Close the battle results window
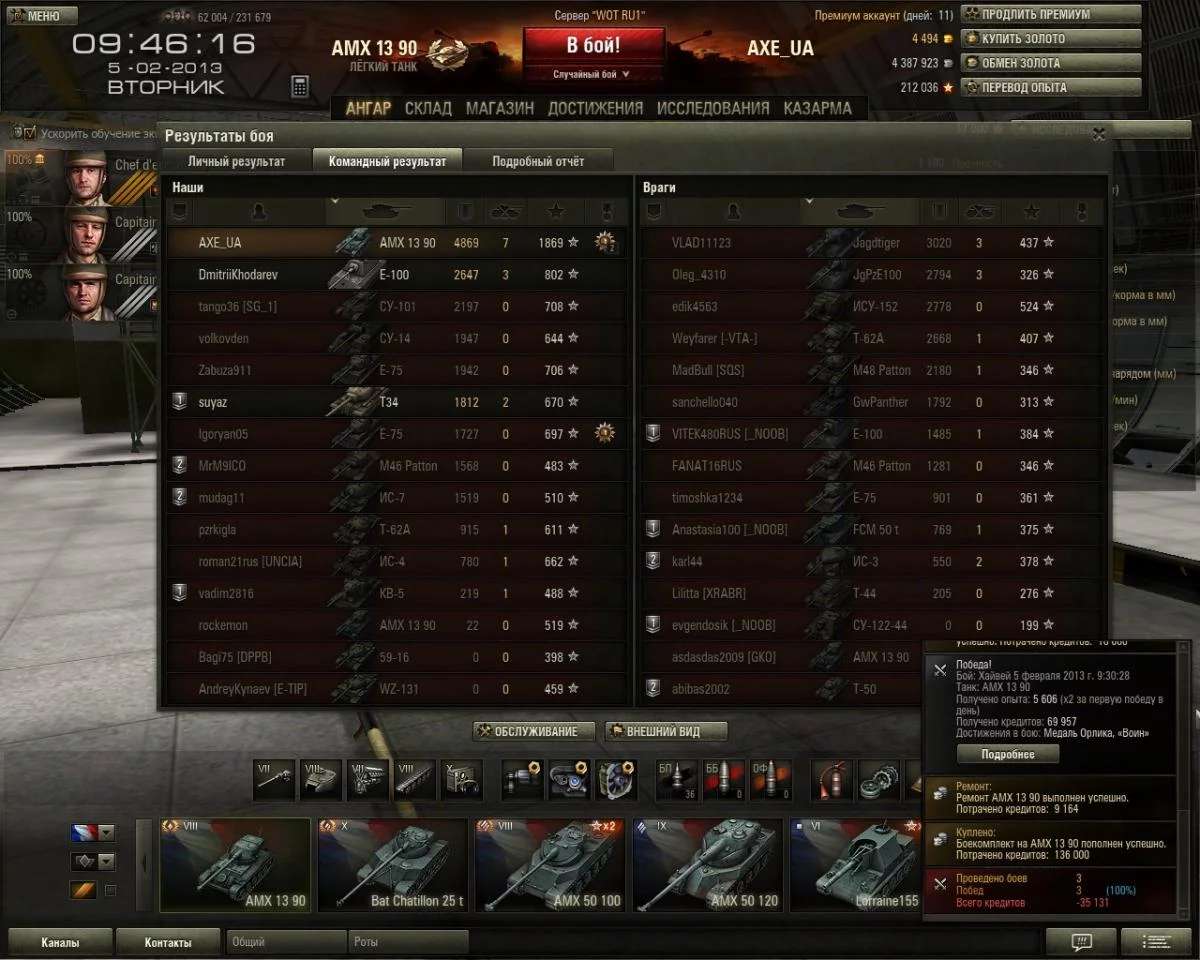Screen dimensions: 1200x960 [x=1099, y=134]
